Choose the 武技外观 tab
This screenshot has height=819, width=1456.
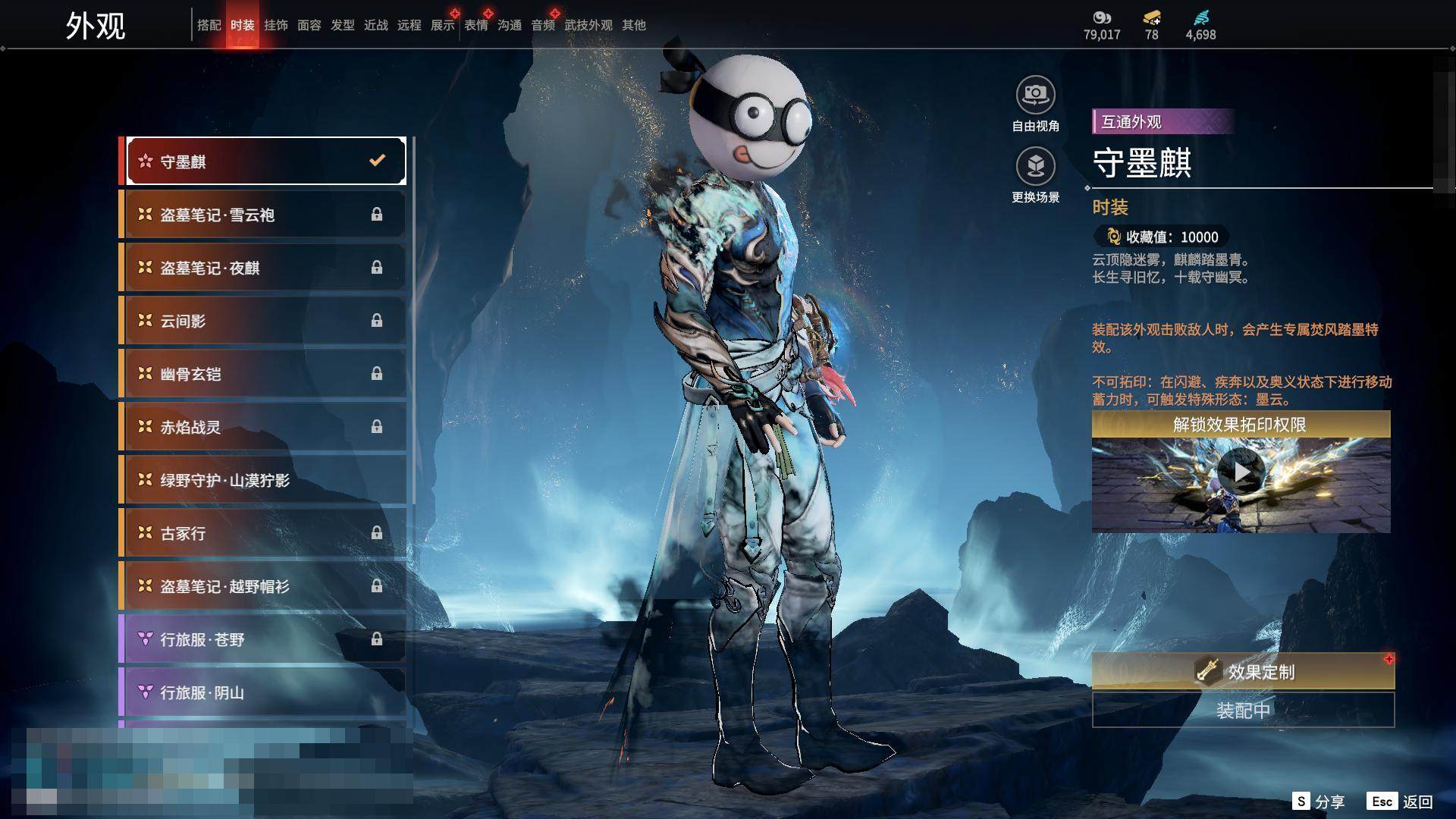coord(588,25)
